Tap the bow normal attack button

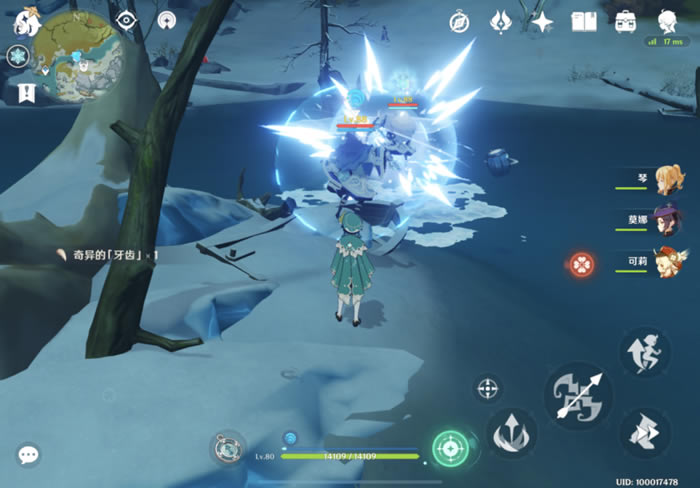pos(579,396)
